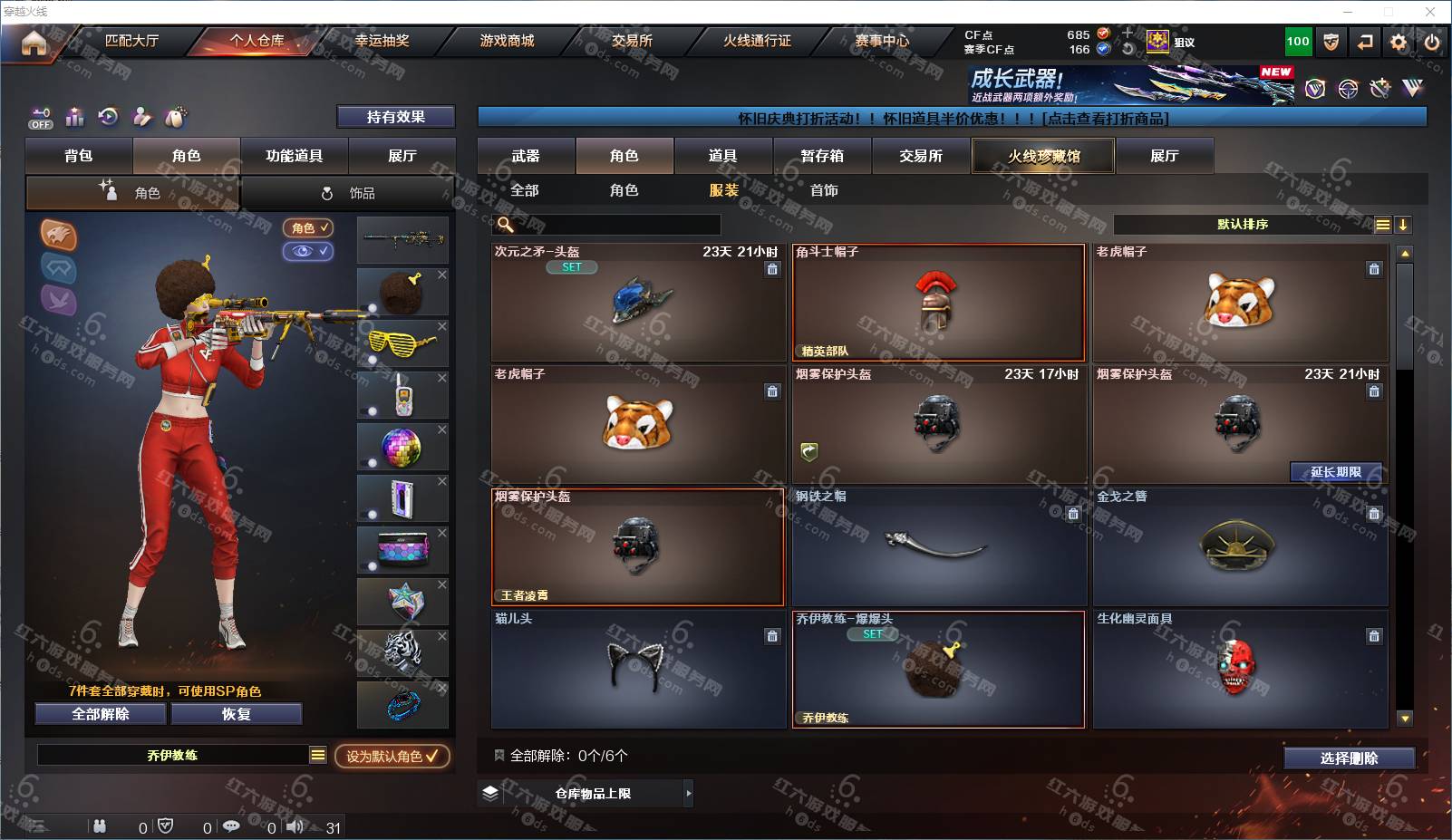Filter by 首饰 category
This screenshot has width=1452, height=840.
point(824,190)
